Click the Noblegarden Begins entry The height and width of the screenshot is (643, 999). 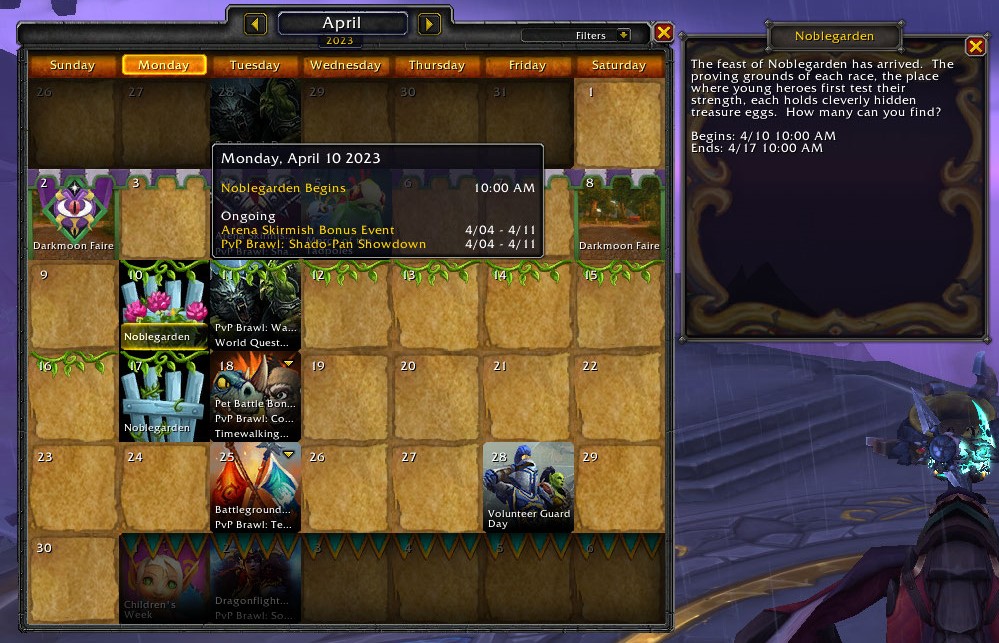click(x=283, y=188)
